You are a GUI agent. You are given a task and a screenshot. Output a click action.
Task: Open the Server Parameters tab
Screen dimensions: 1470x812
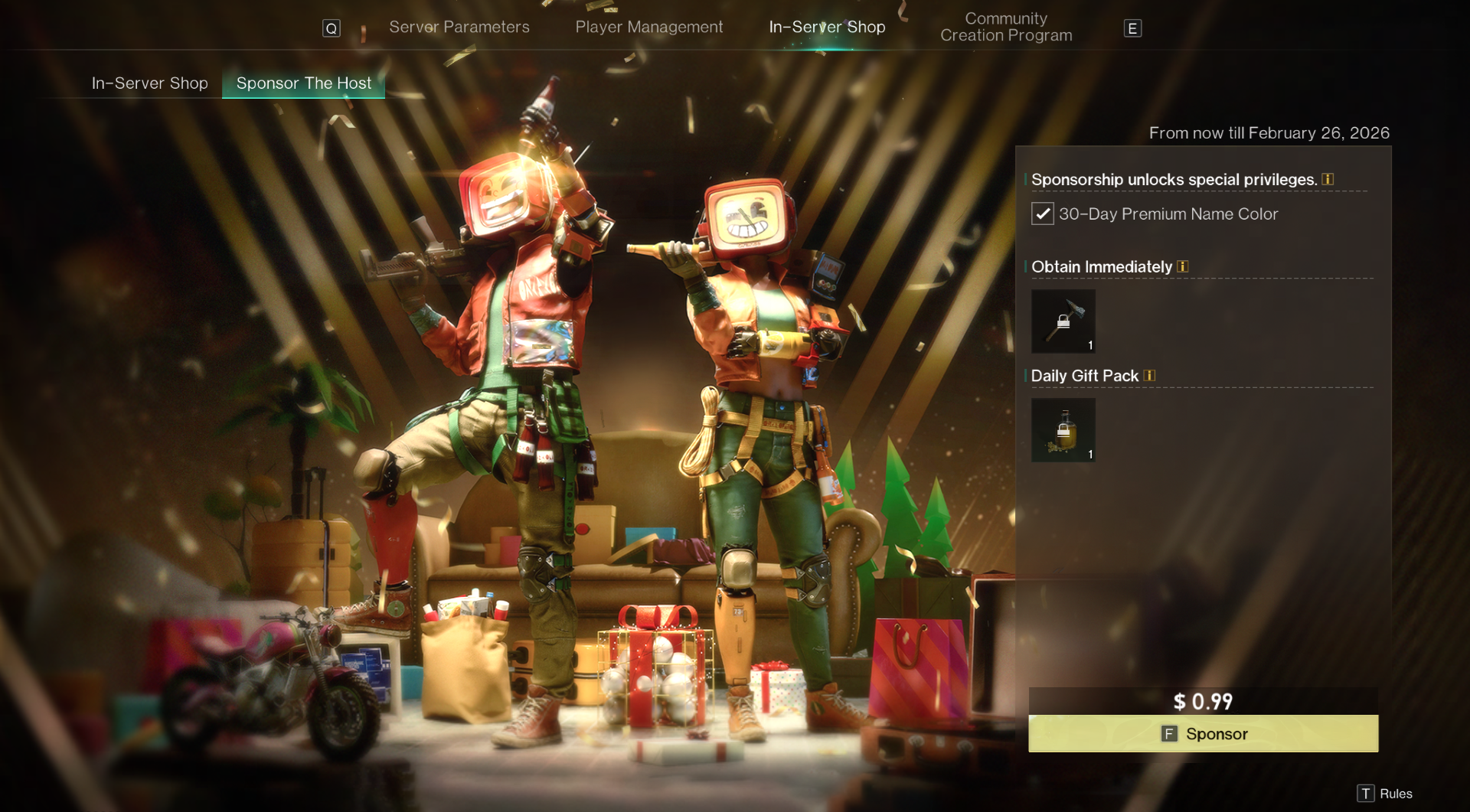459,28
